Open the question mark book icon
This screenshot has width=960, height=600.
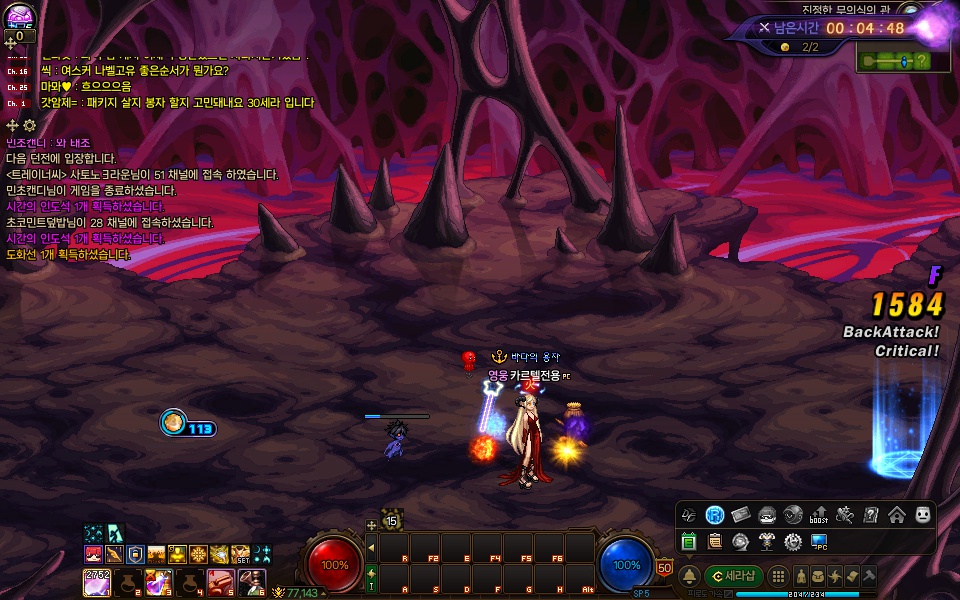click(x=871, y=515)
